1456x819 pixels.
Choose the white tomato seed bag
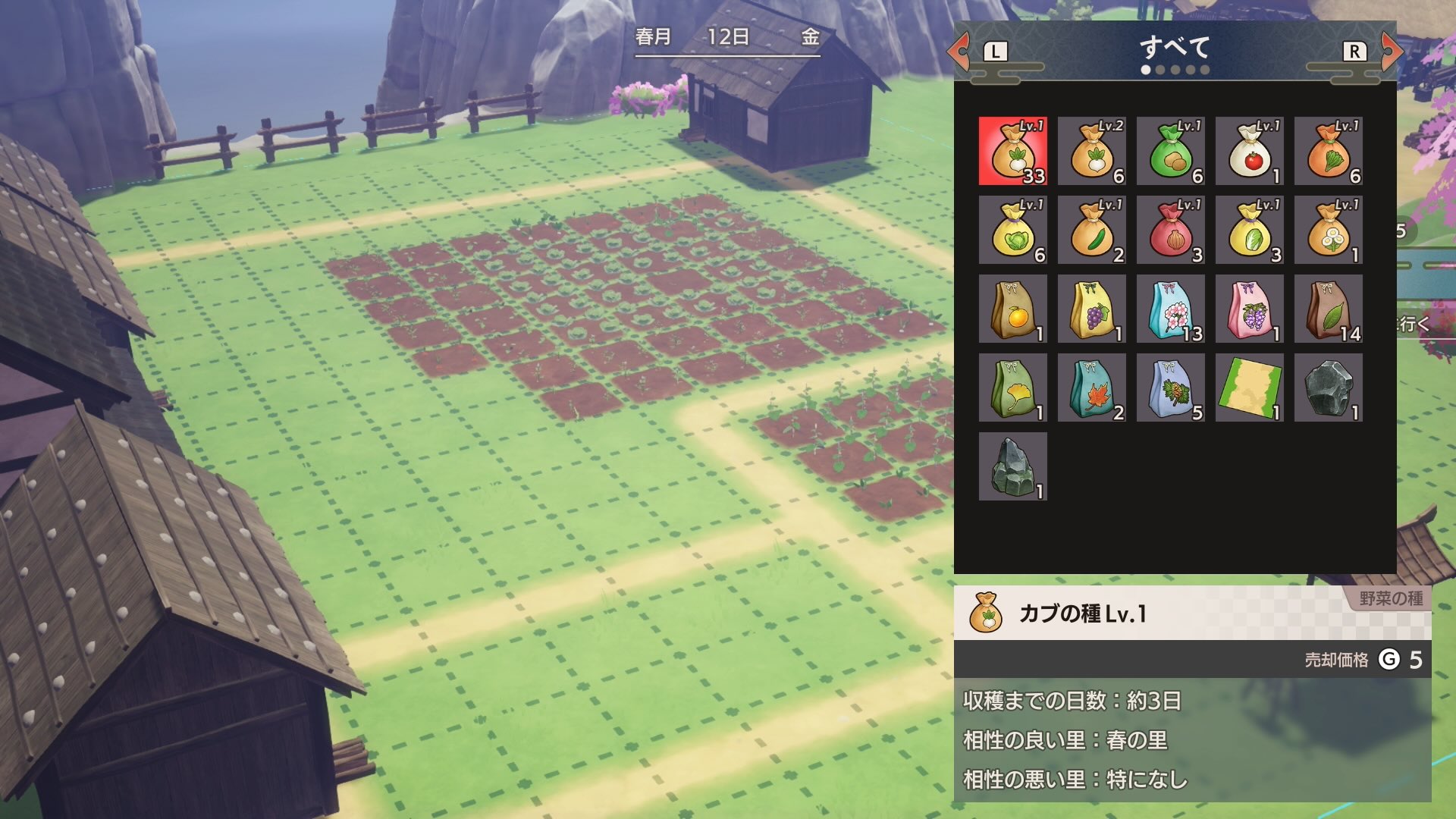point(1250,152)
